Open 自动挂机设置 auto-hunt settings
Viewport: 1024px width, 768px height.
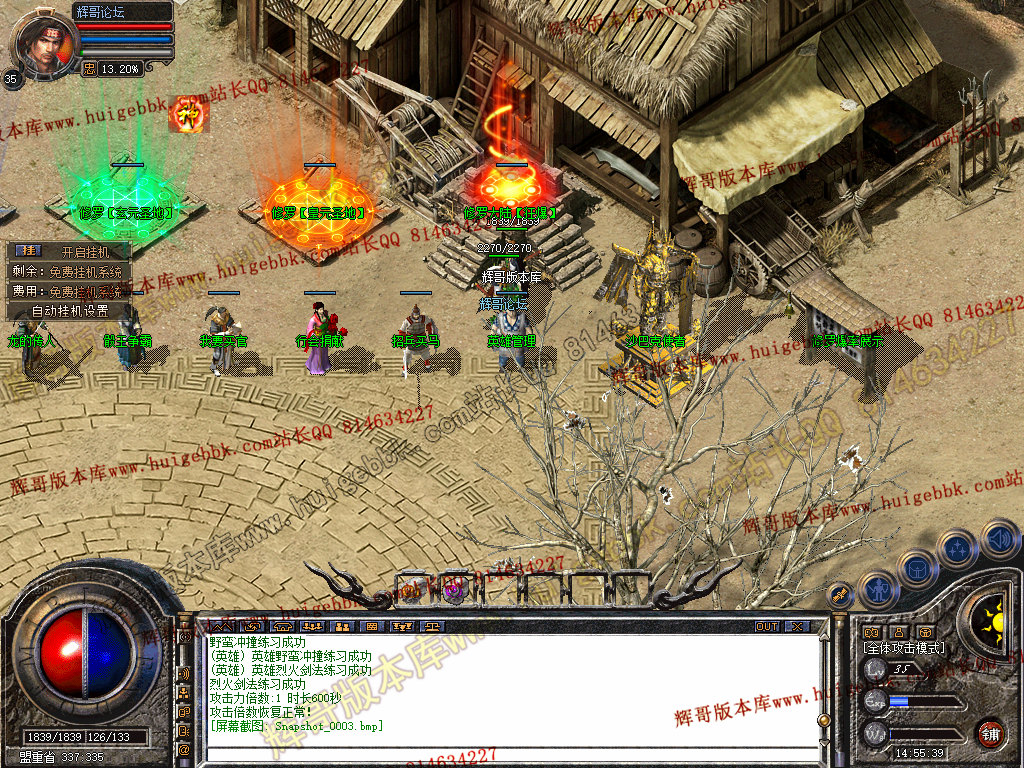(68, 310)
